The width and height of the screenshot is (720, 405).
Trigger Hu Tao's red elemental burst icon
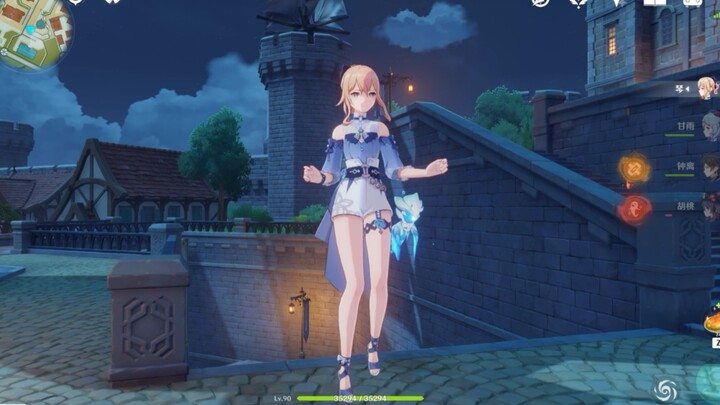[634, 209]
